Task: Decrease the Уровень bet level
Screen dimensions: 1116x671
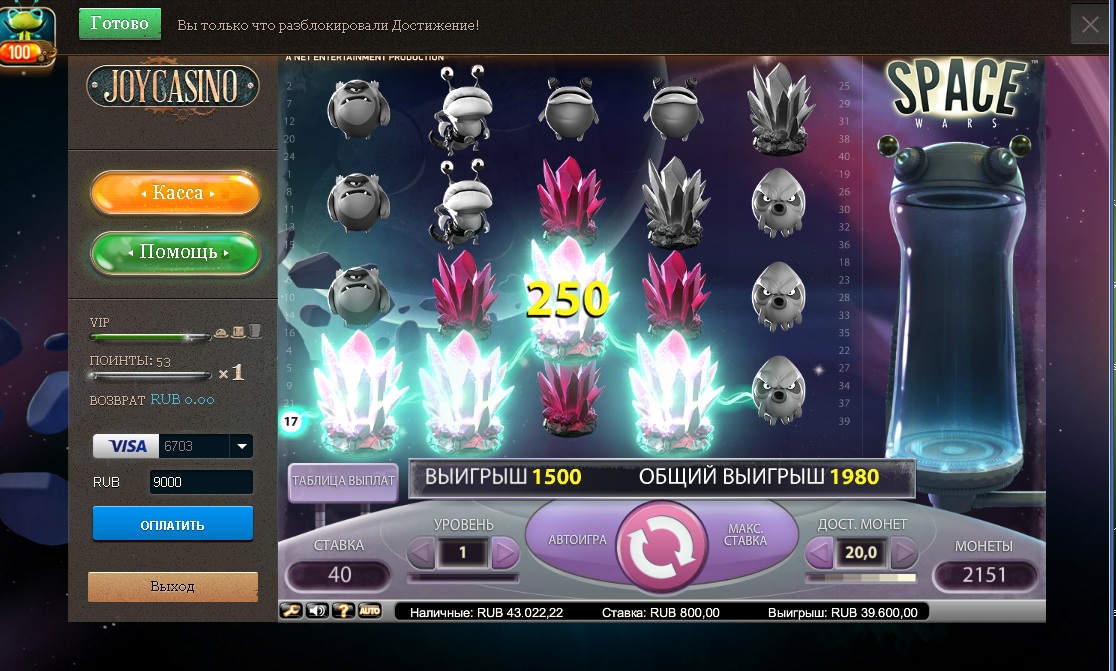Action: click(422, 552)
